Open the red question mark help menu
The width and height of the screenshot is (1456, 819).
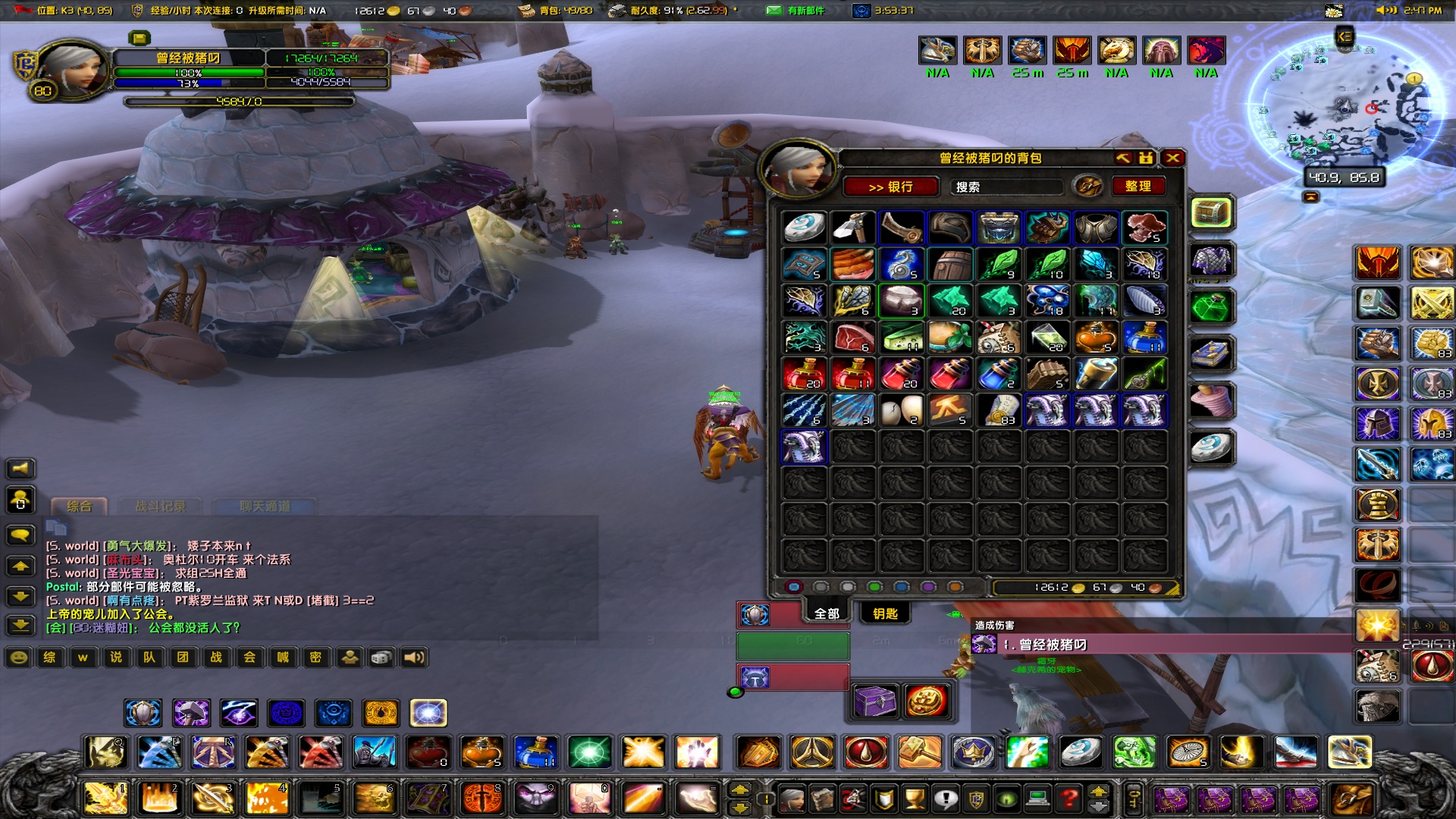(x=1068, y=798)
